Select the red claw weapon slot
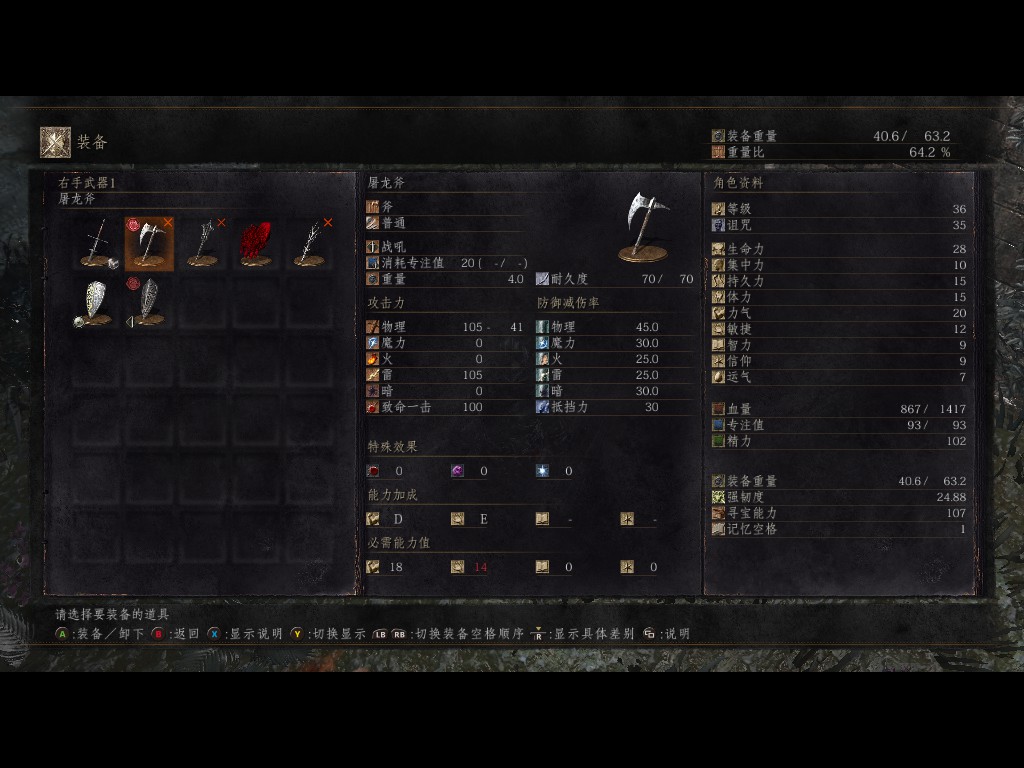Viewport: 1024px width, 768px height. (x=256, y=244)
